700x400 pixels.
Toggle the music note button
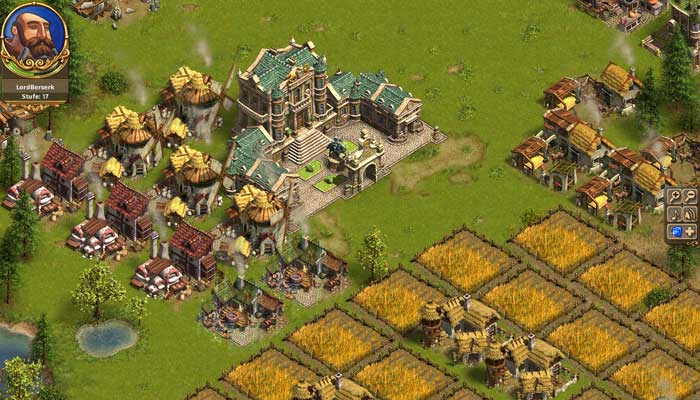pos(675,213)
